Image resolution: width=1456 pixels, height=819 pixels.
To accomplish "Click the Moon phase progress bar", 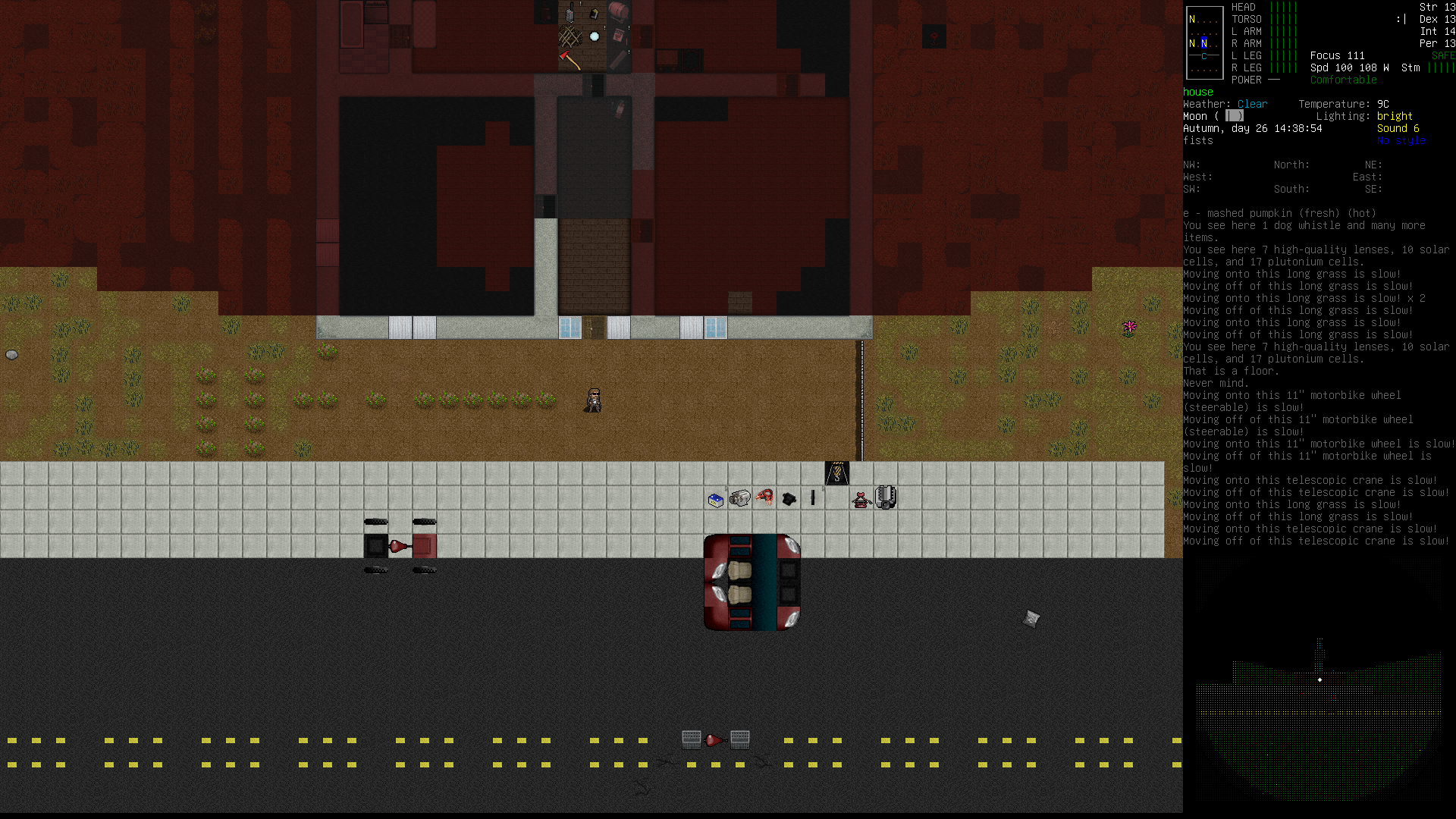I will click(1235, 115).
